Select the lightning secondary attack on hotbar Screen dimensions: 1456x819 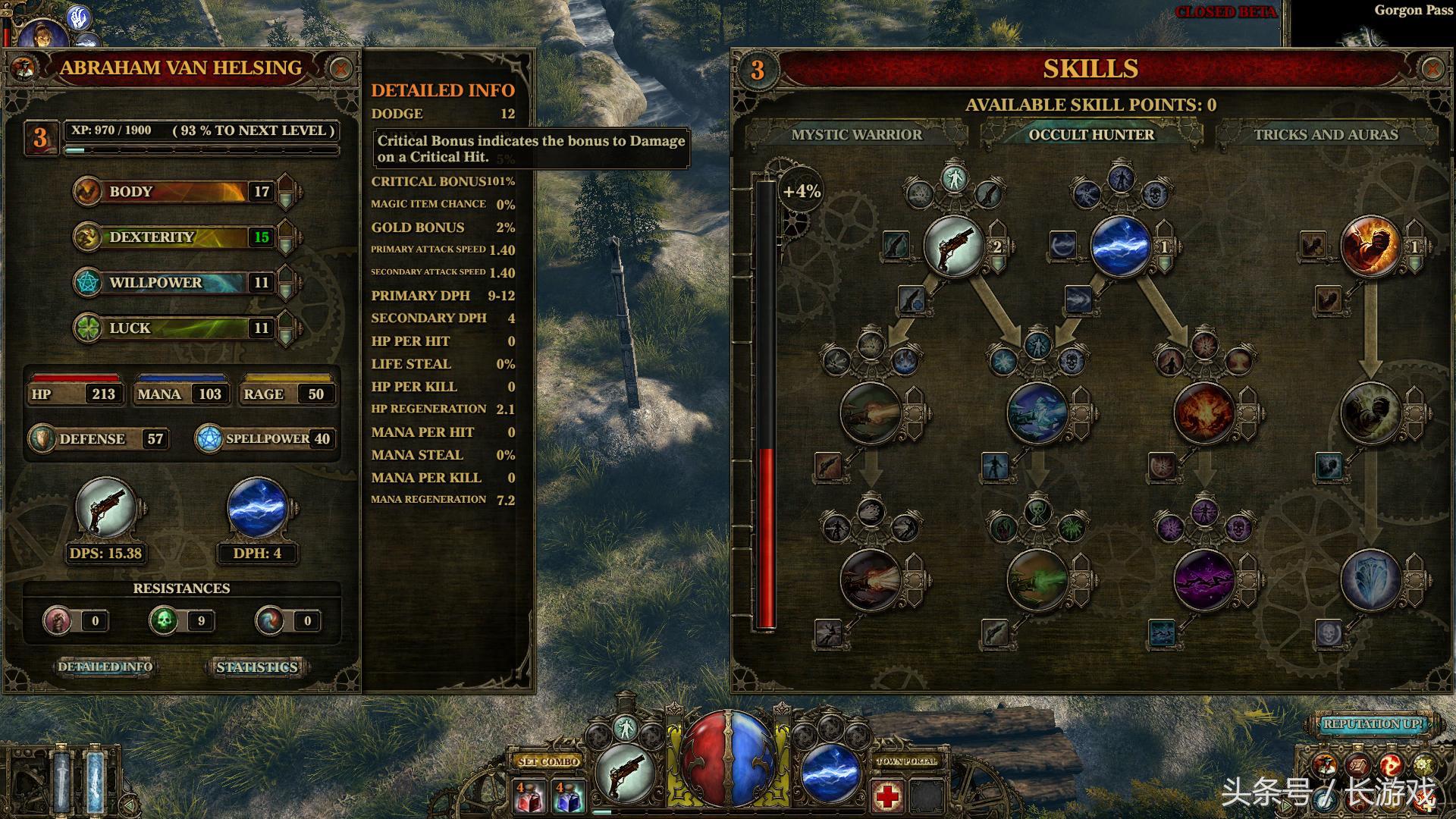830,773
